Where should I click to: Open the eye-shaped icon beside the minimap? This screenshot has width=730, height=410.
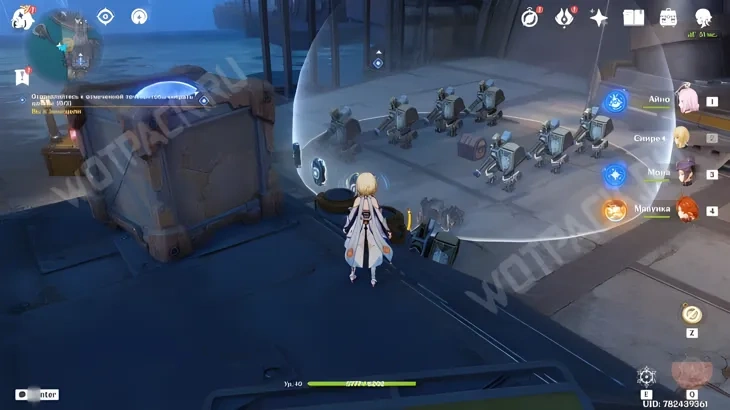(x=106, y=16)
